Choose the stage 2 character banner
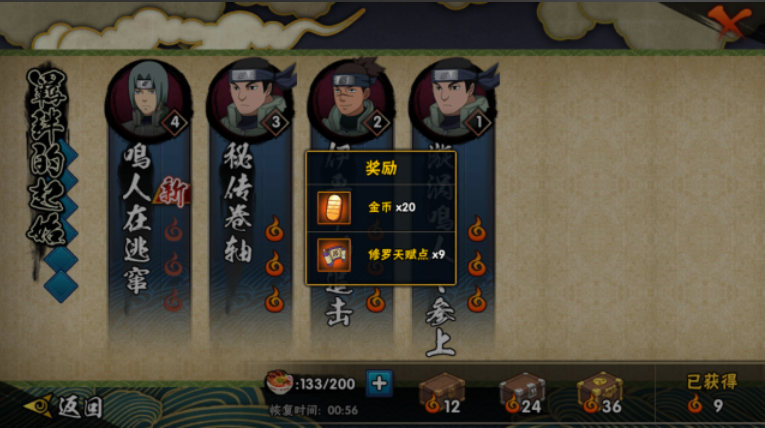The image size is (765, 428). [x=349, y=110]
